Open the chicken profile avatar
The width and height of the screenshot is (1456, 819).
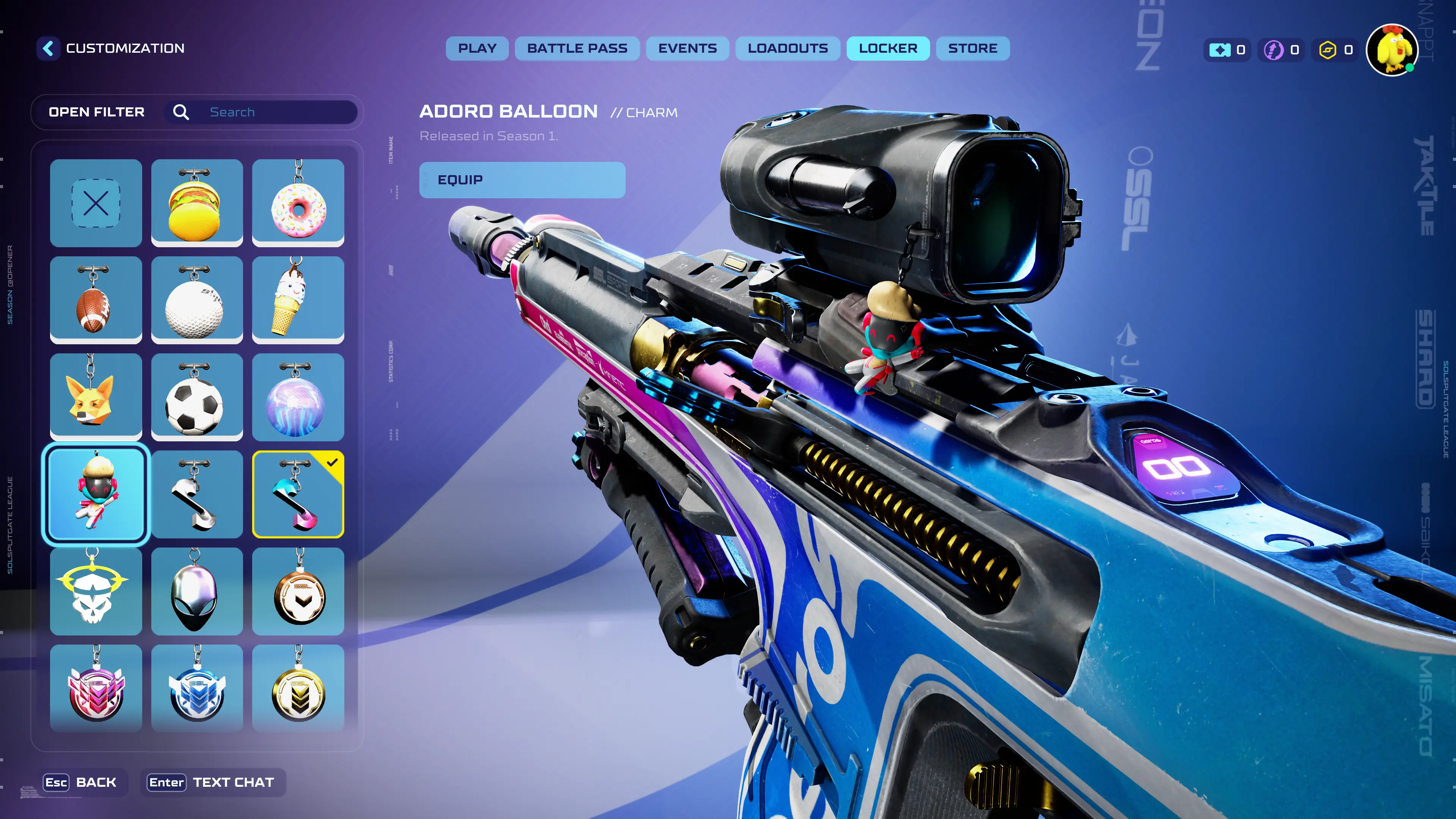(x=1392, y=50)
